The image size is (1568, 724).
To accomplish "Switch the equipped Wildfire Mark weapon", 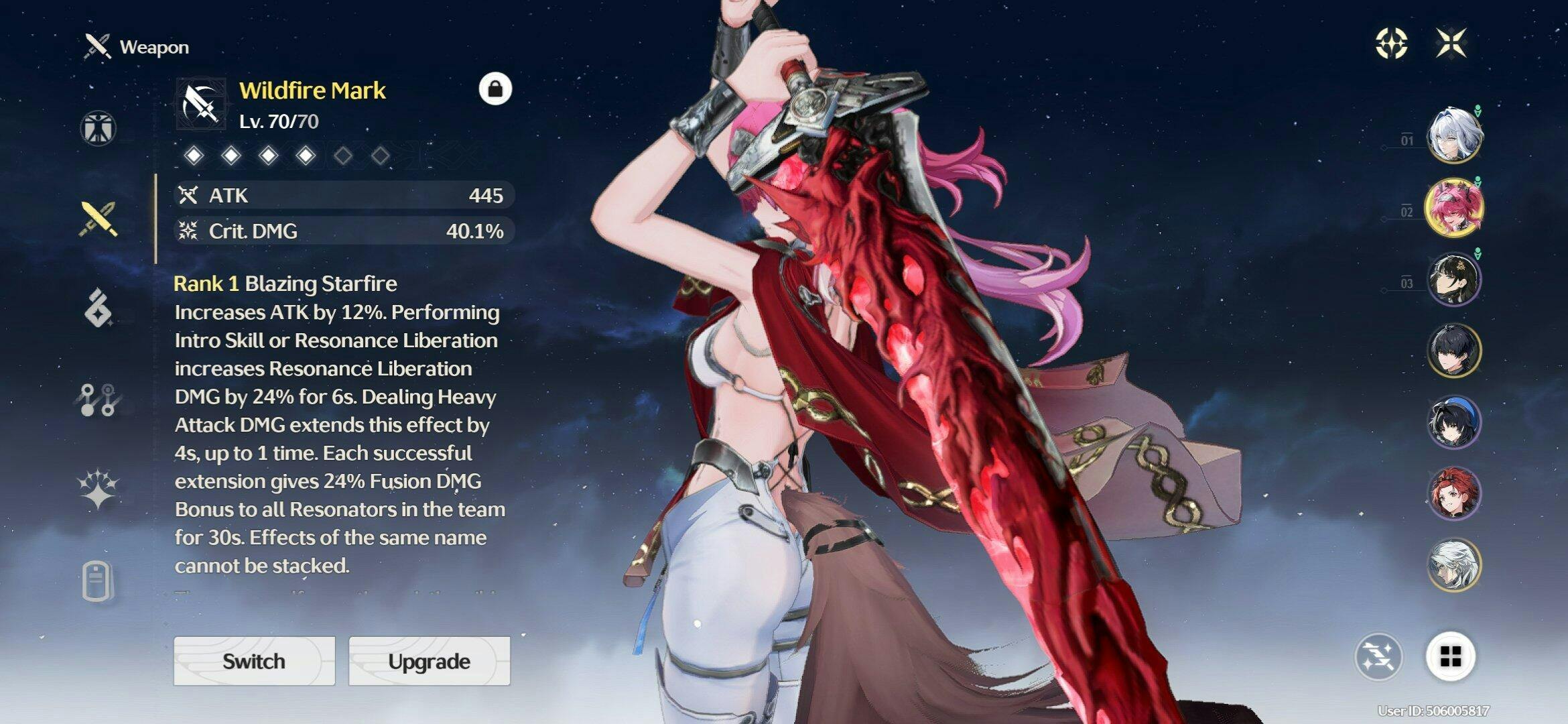I will coord(254,661).
